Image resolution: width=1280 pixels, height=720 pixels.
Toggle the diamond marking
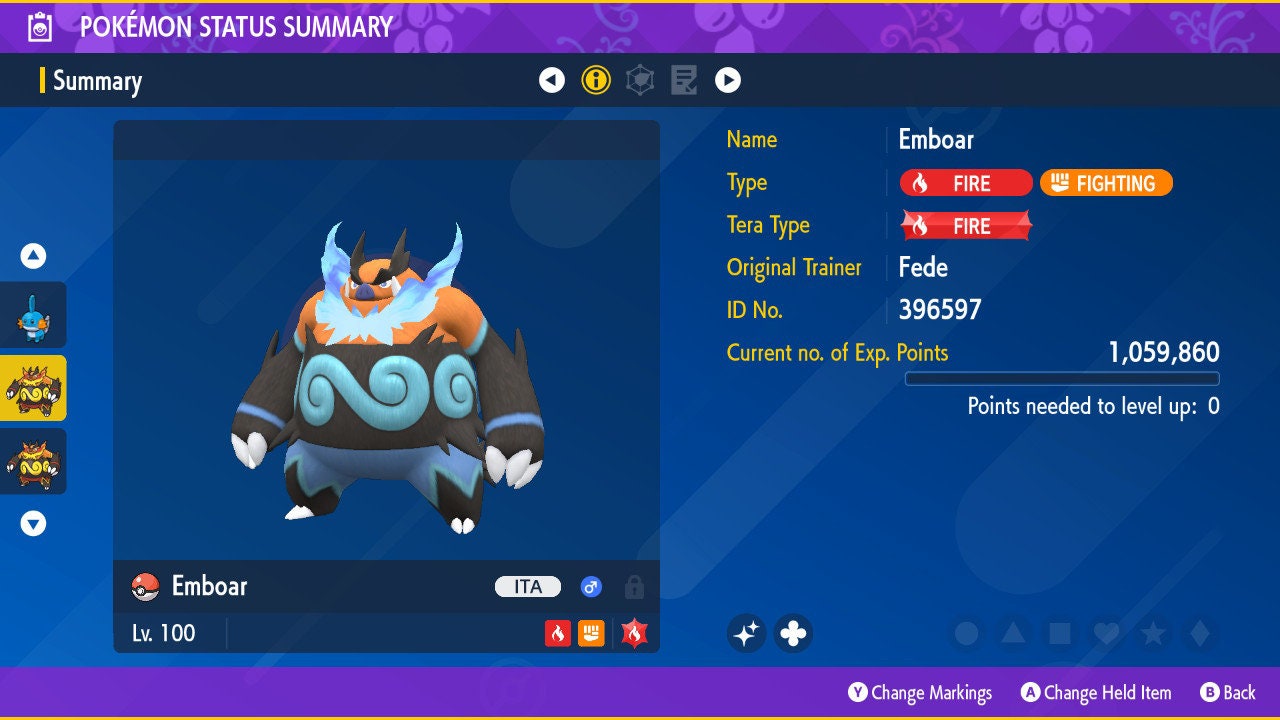point(1200,633)
